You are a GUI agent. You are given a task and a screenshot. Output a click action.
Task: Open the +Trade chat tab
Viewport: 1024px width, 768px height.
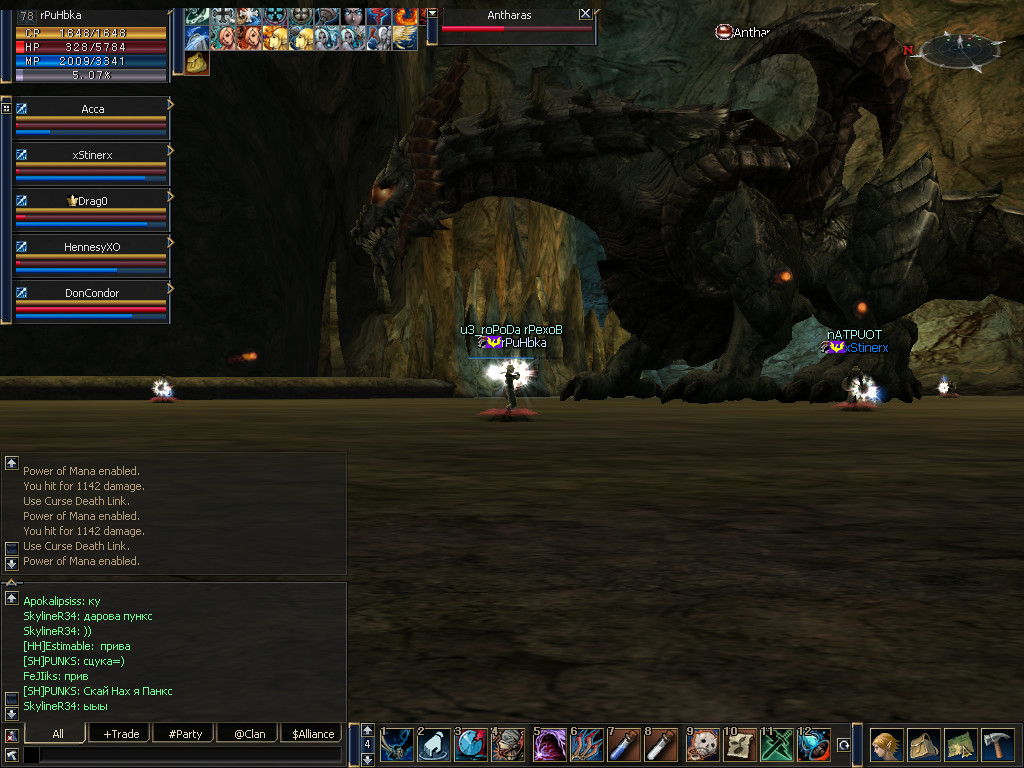(x=121, y=734)
